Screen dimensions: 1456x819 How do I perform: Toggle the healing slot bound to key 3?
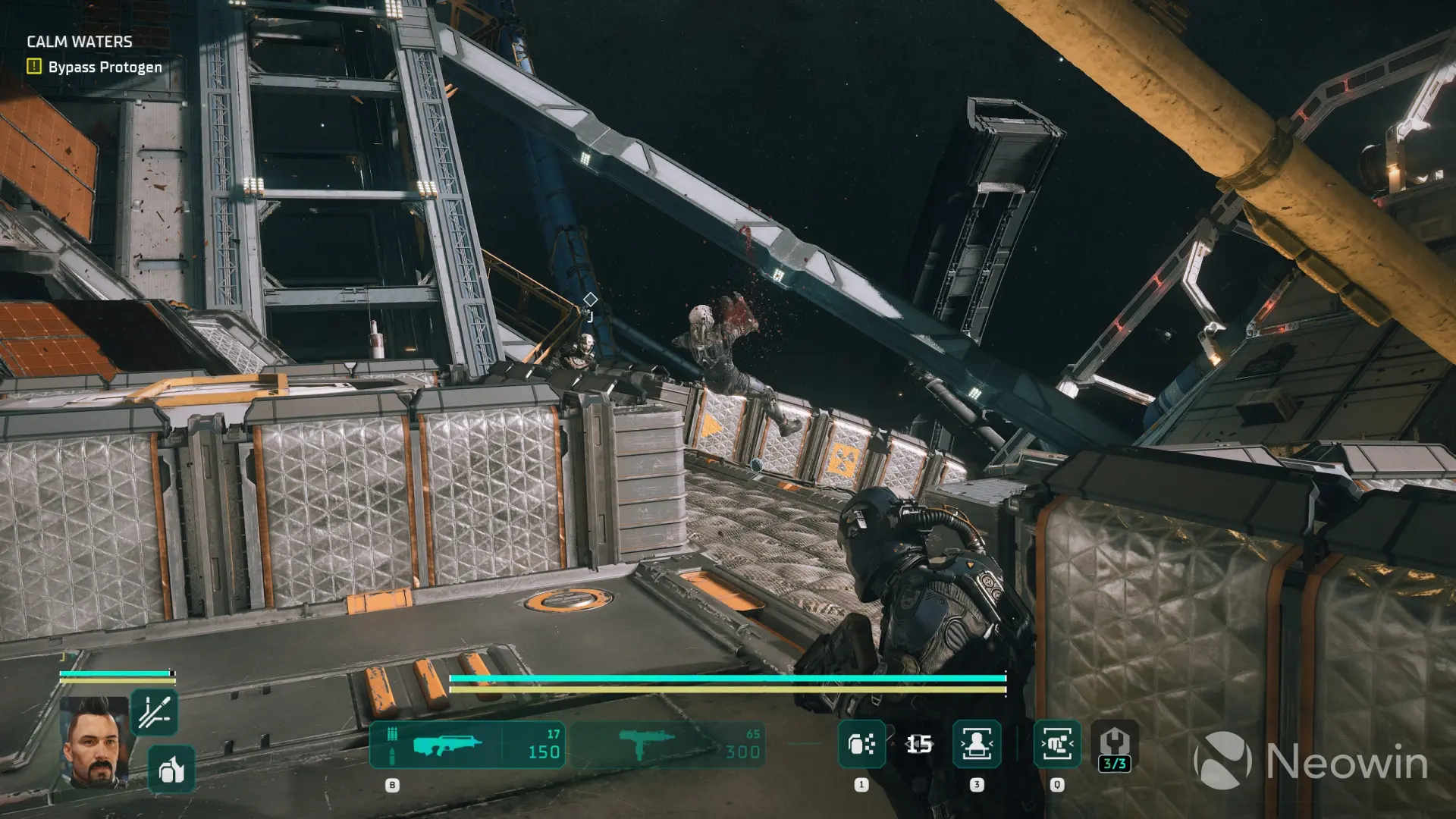pyautogui.click(x=977, y=785)
